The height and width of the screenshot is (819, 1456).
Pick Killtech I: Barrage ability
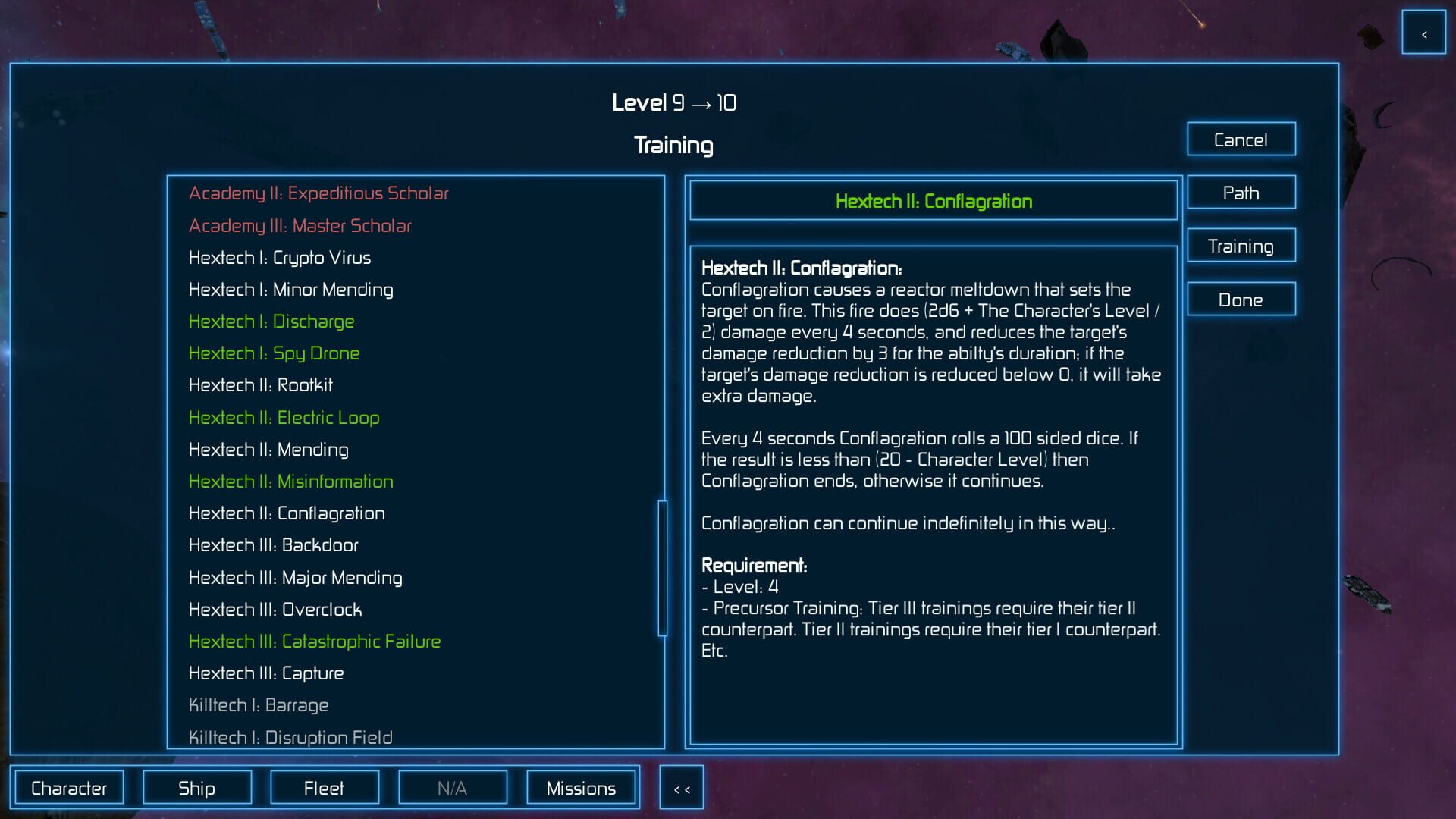coord(259,704)
